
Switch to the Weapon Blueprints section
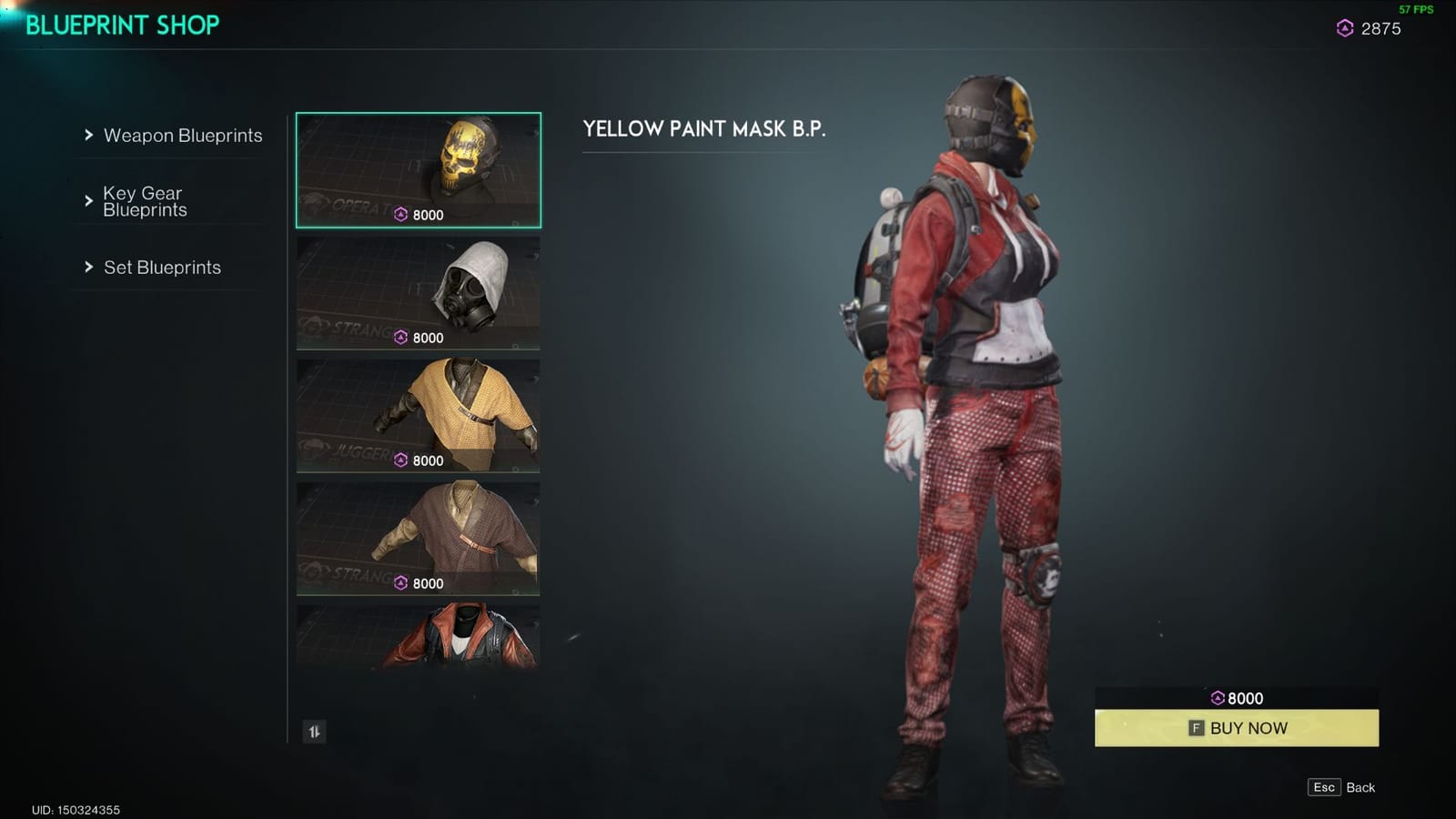tap(183, 134)
